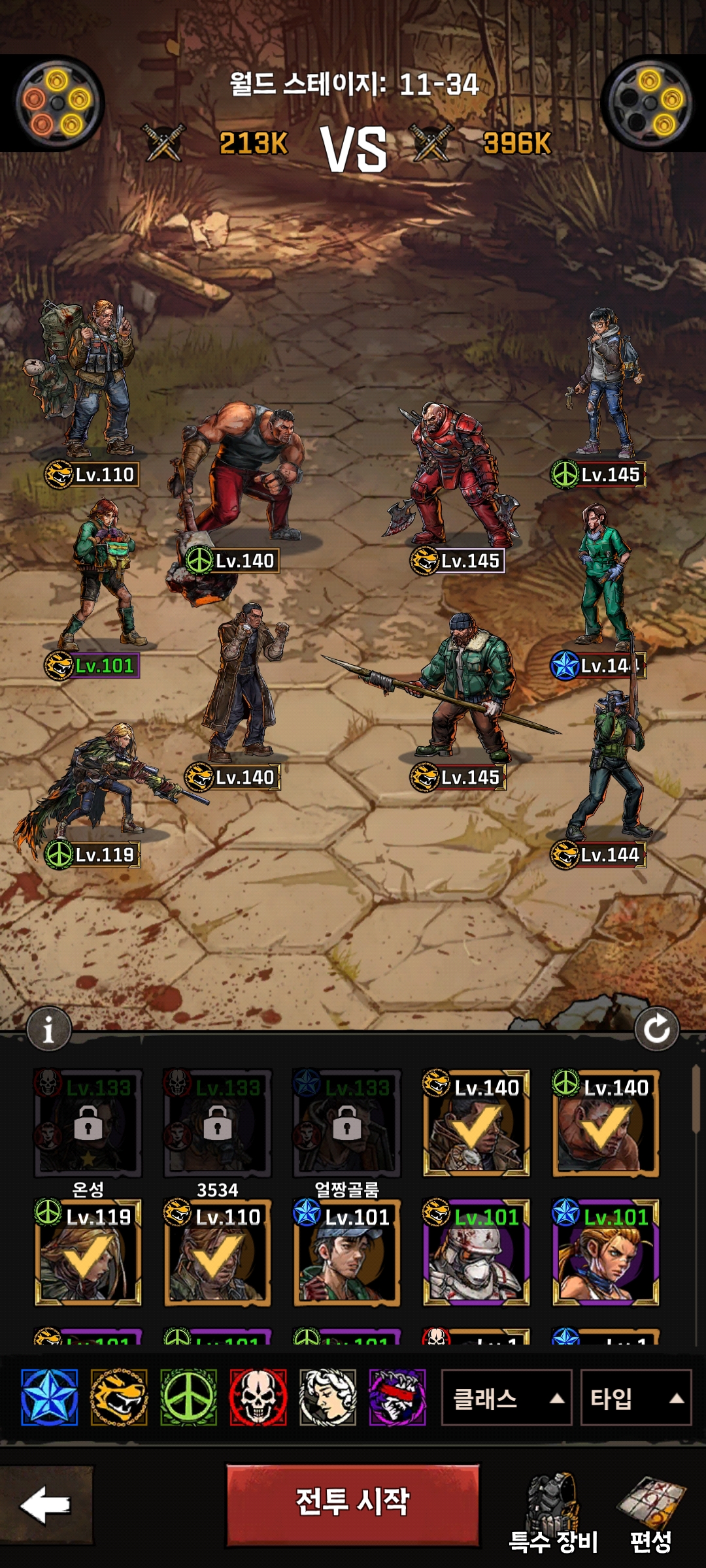Deselect the Lv.119 green-faction hero card

[x=88, y=1252]
